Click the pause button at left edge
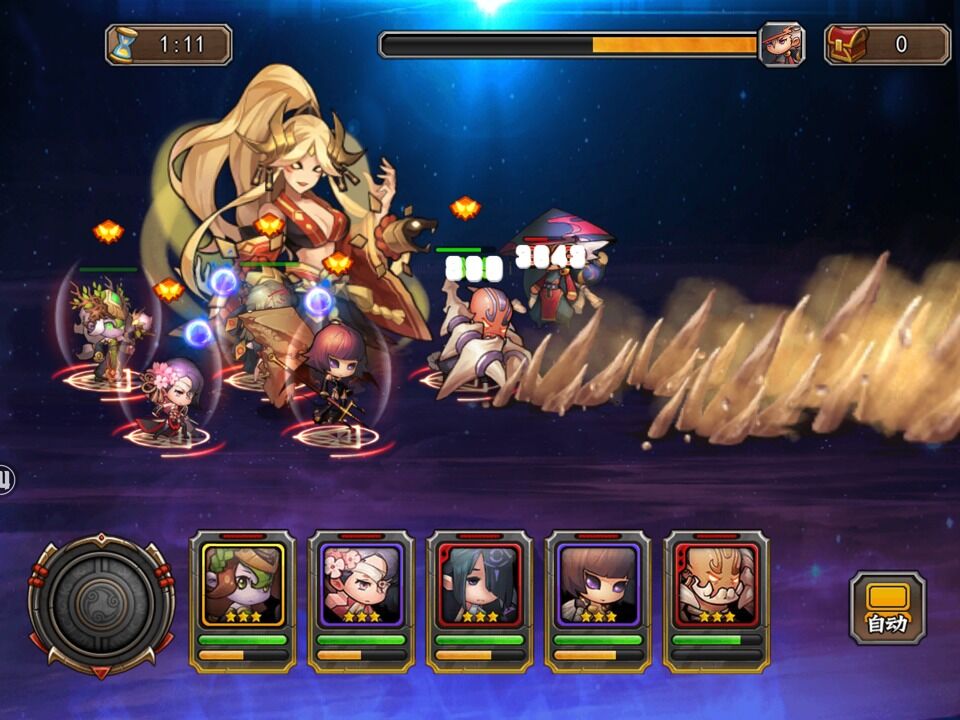This screenshot has height=720, width=960. pyautogui.click(x=5, y=480)
